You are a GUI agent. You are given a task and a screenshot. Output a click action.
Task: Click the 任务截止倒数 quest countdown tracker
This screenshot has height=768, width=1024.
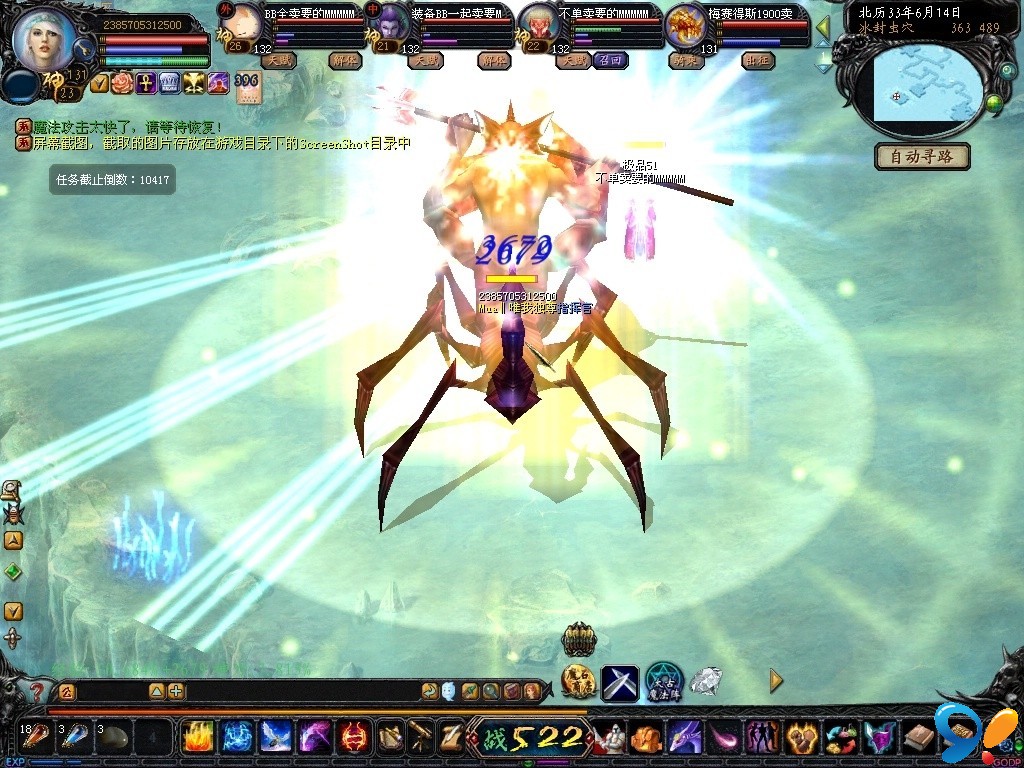pyautogui.click(x=112, y=180)
